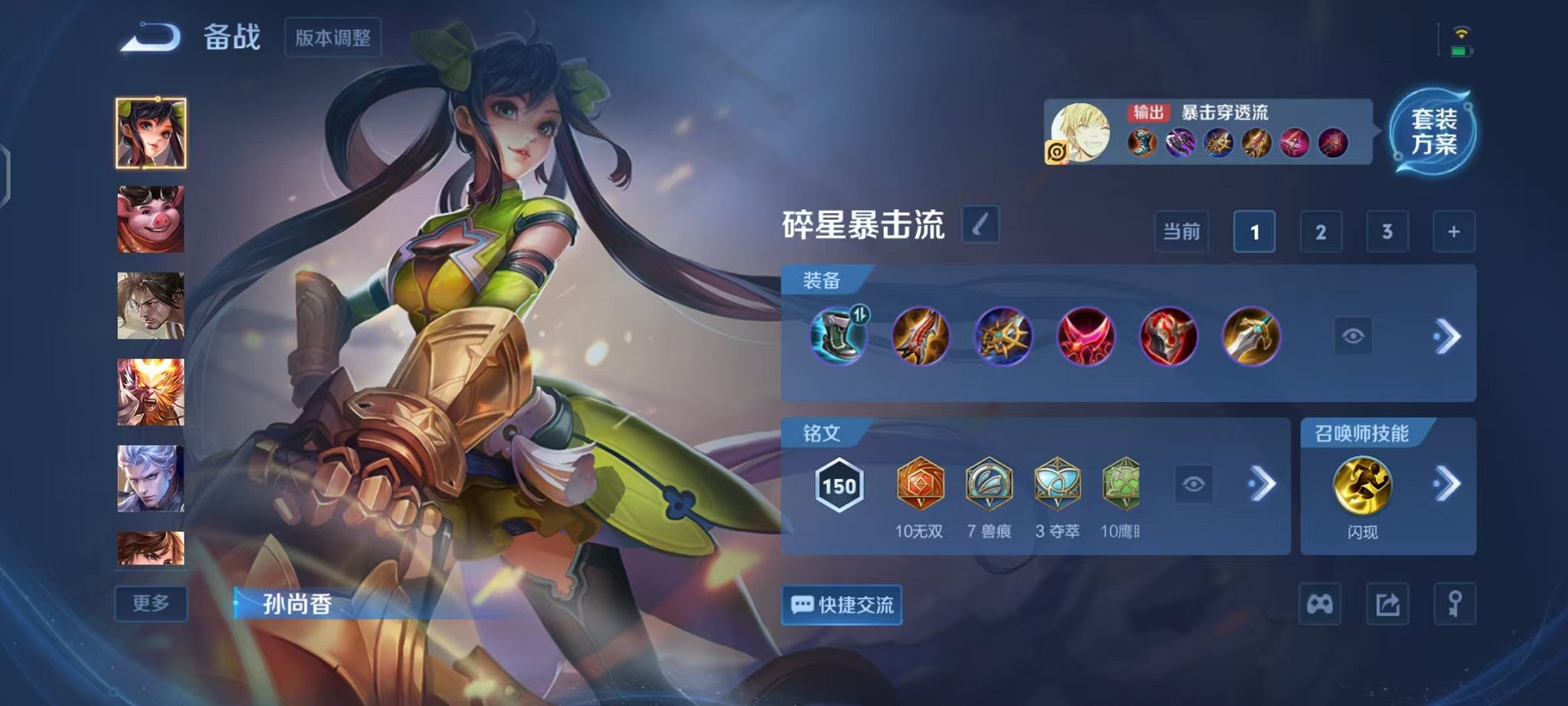Open the 版本调整 button next to 备战
Image resolution: width=1568 pixels, height=706 pixels.
tap(332, 38)
